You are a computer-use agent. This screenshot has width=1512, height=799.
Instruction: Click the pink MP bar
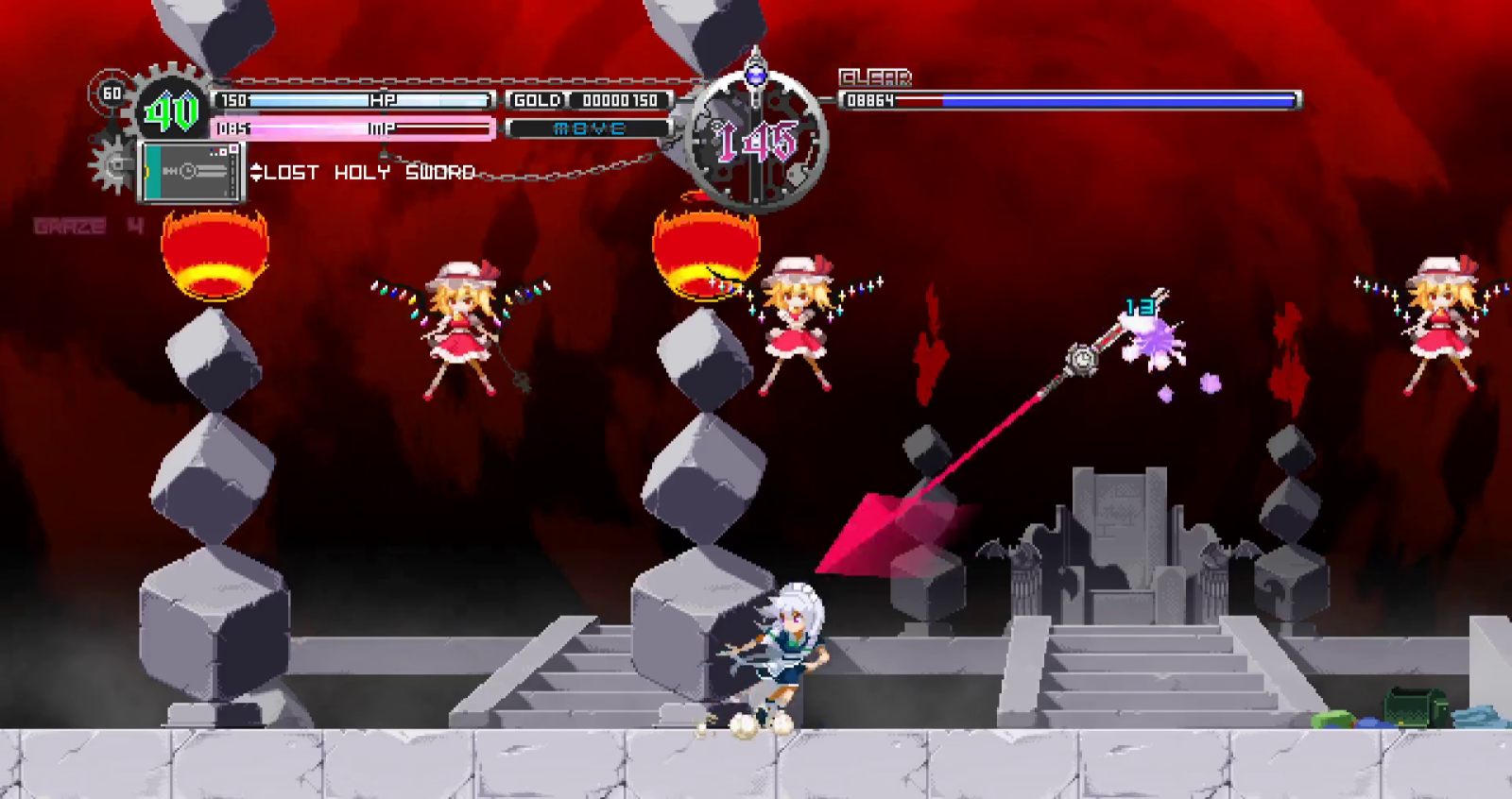[359, 127]
